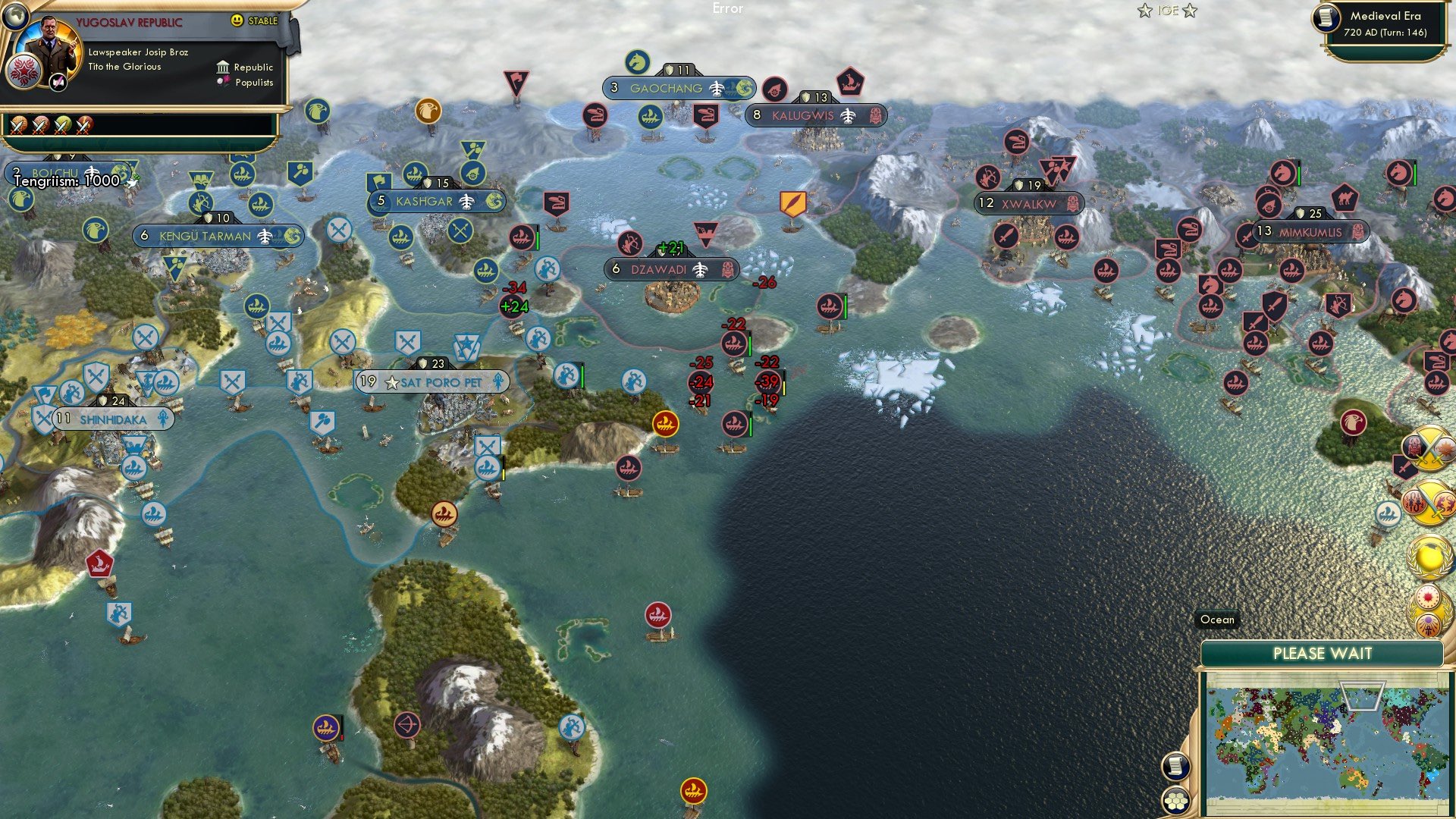The width and height of the screenshot is (1456, 819).
Task: Select the Republic government pillar icon
Action: point(221,67)
